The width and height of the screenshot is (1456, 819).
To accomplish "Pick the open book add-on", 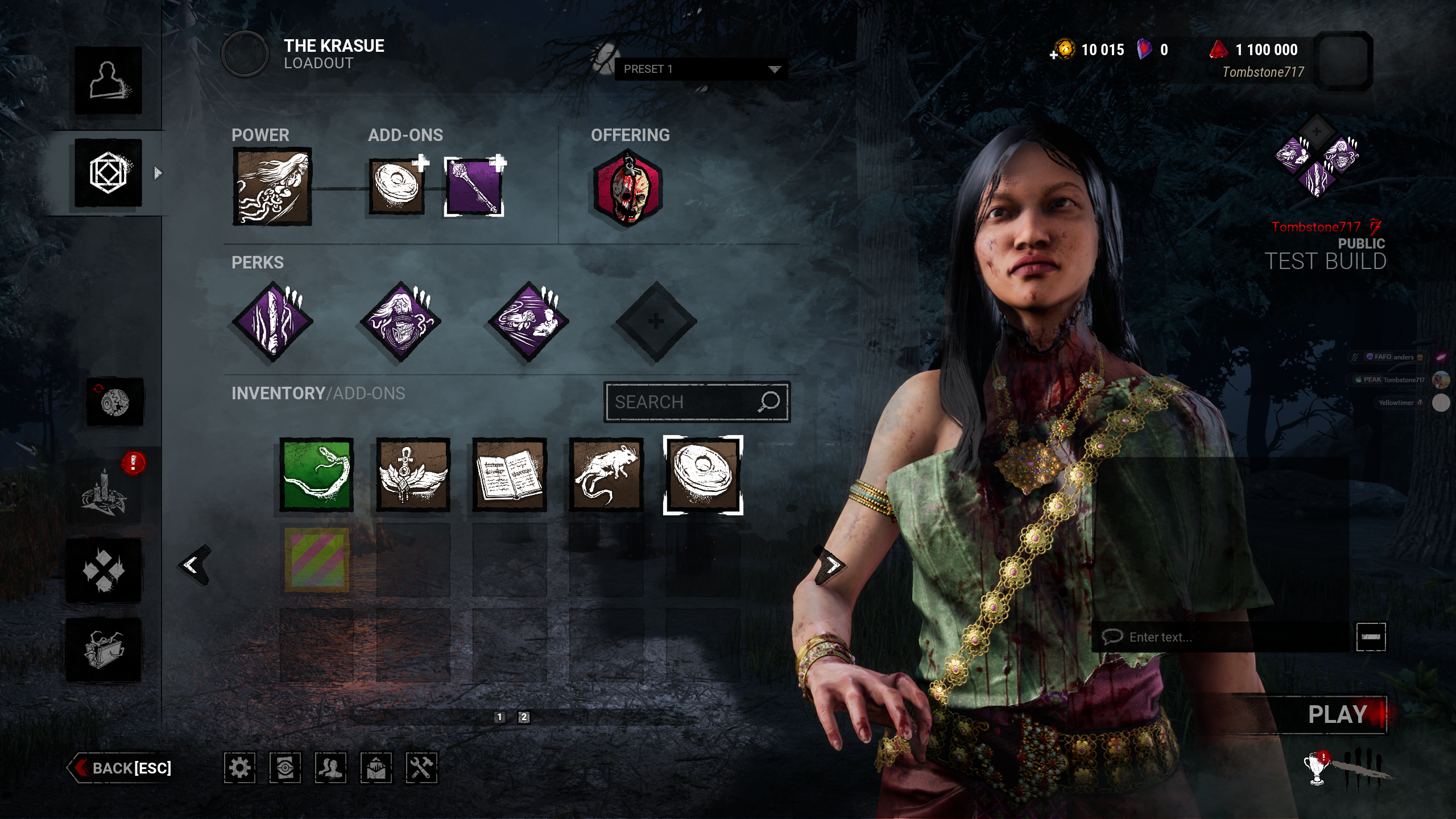I will click(x=510, y=475).
